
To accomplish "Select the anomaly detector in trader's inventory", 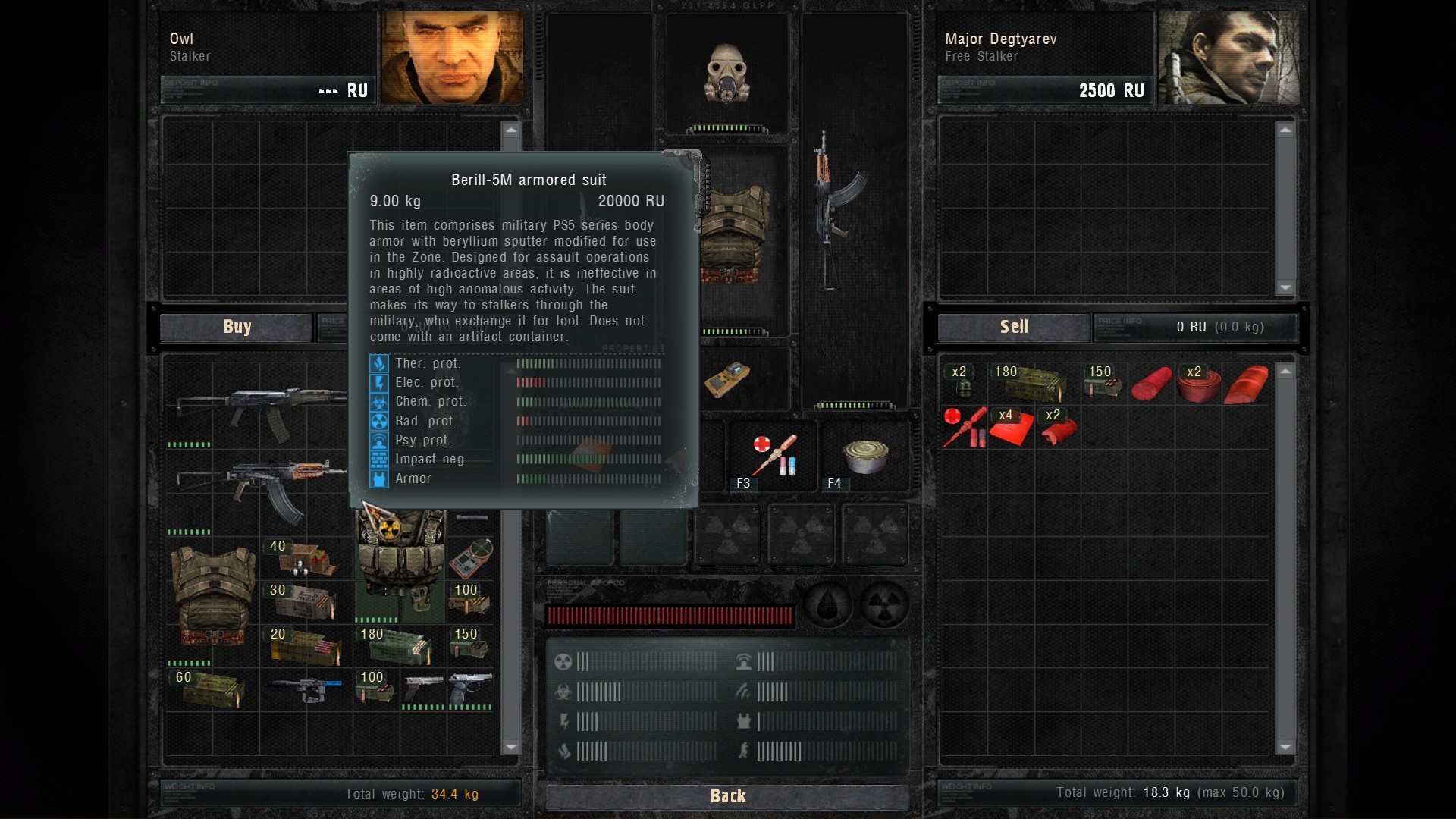I will pos(471,559).
